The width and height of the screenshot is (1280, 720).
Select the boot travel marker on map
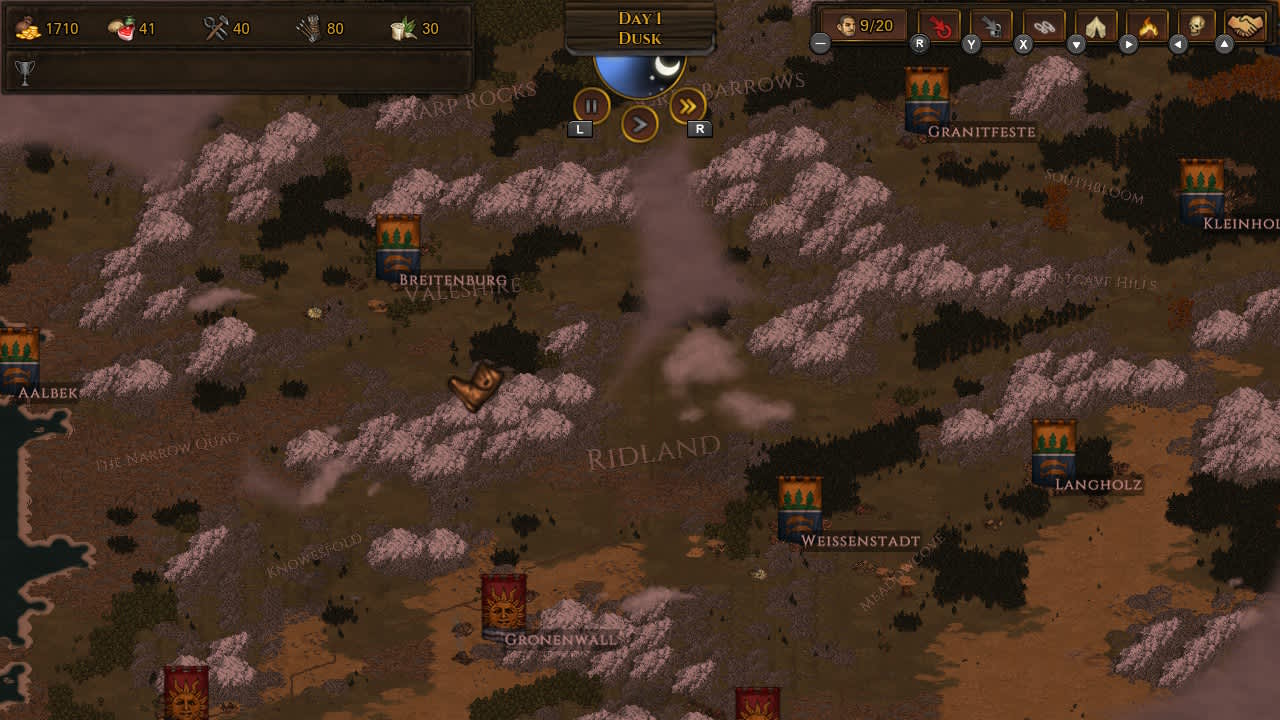tap(474, 387)
